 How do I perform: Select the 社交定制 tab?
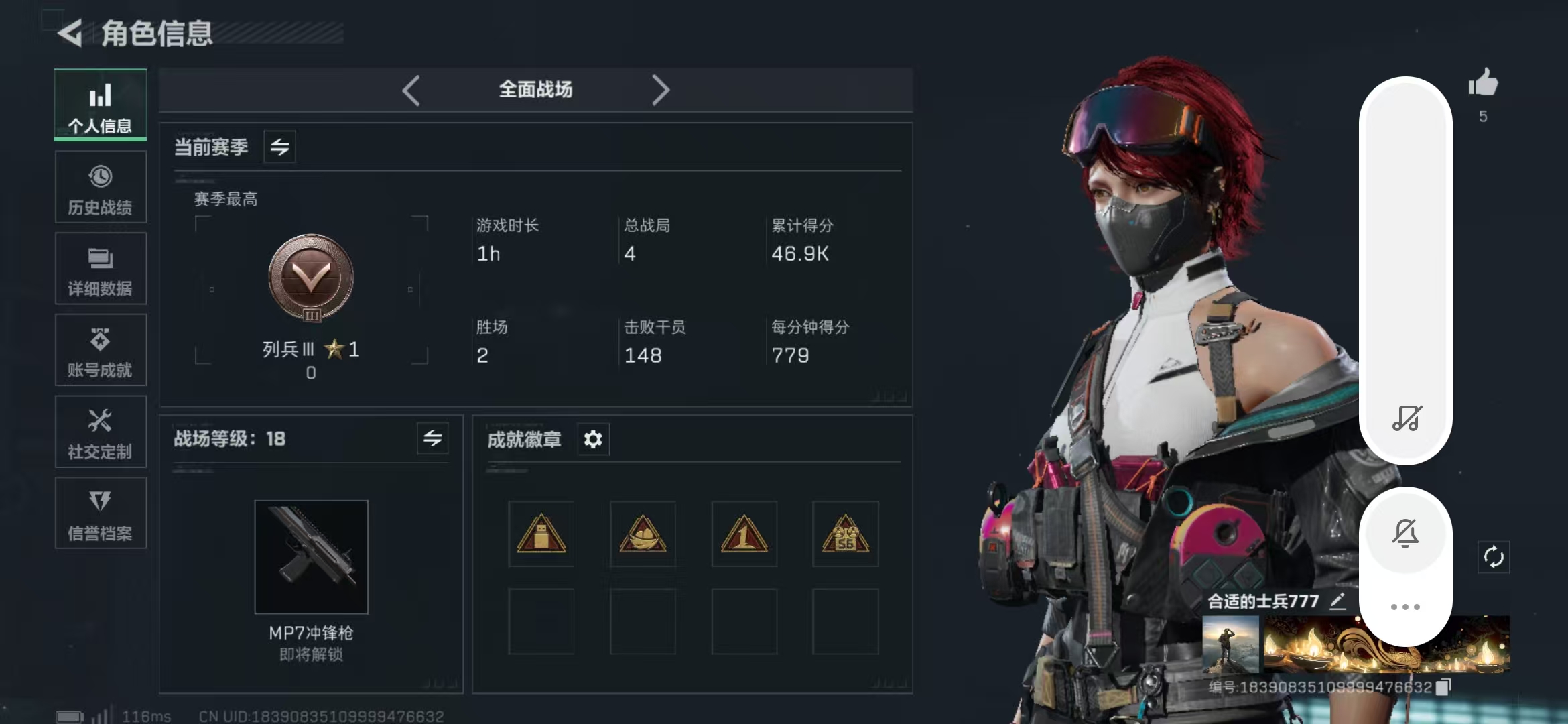(x=101, y=432)
